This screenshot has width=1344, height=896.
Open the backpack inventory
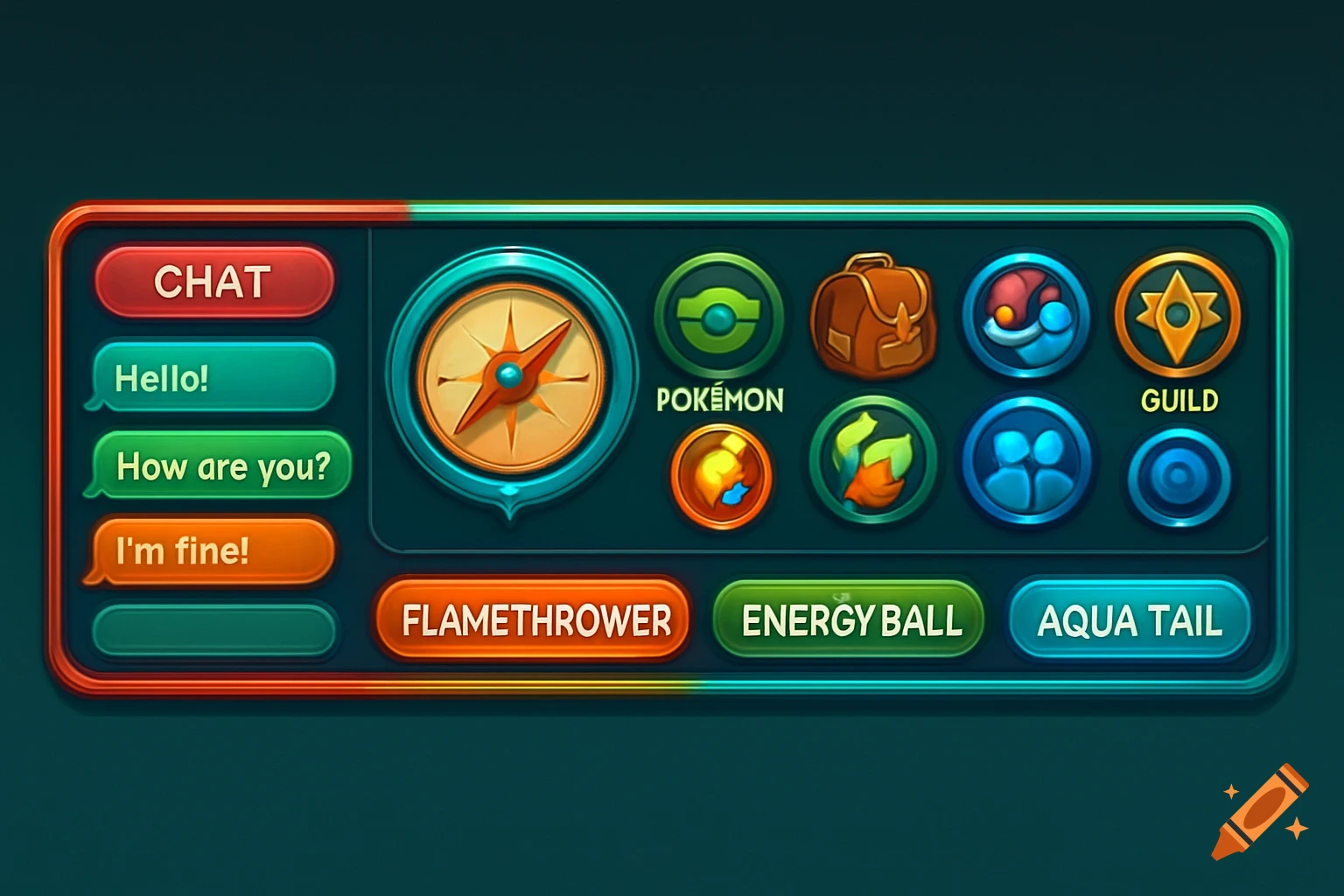873,317
